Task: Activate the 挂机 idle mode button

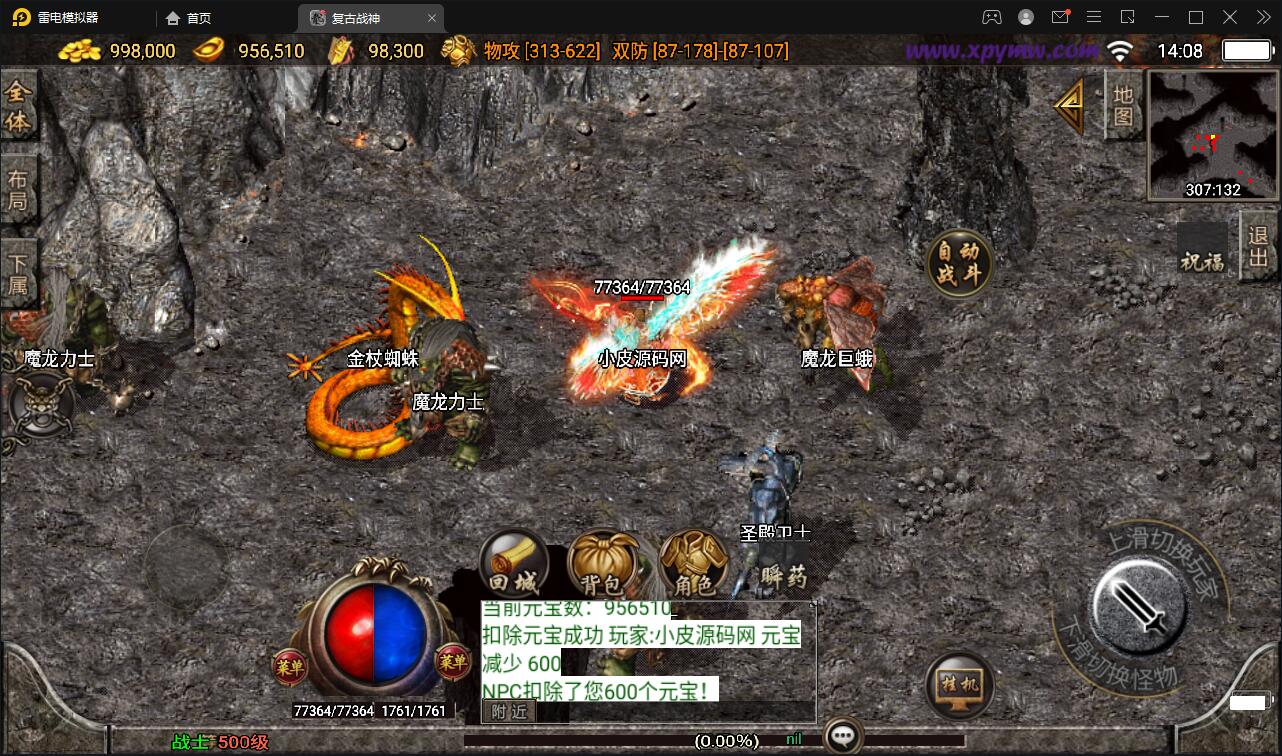Action: tap(960, 686)
